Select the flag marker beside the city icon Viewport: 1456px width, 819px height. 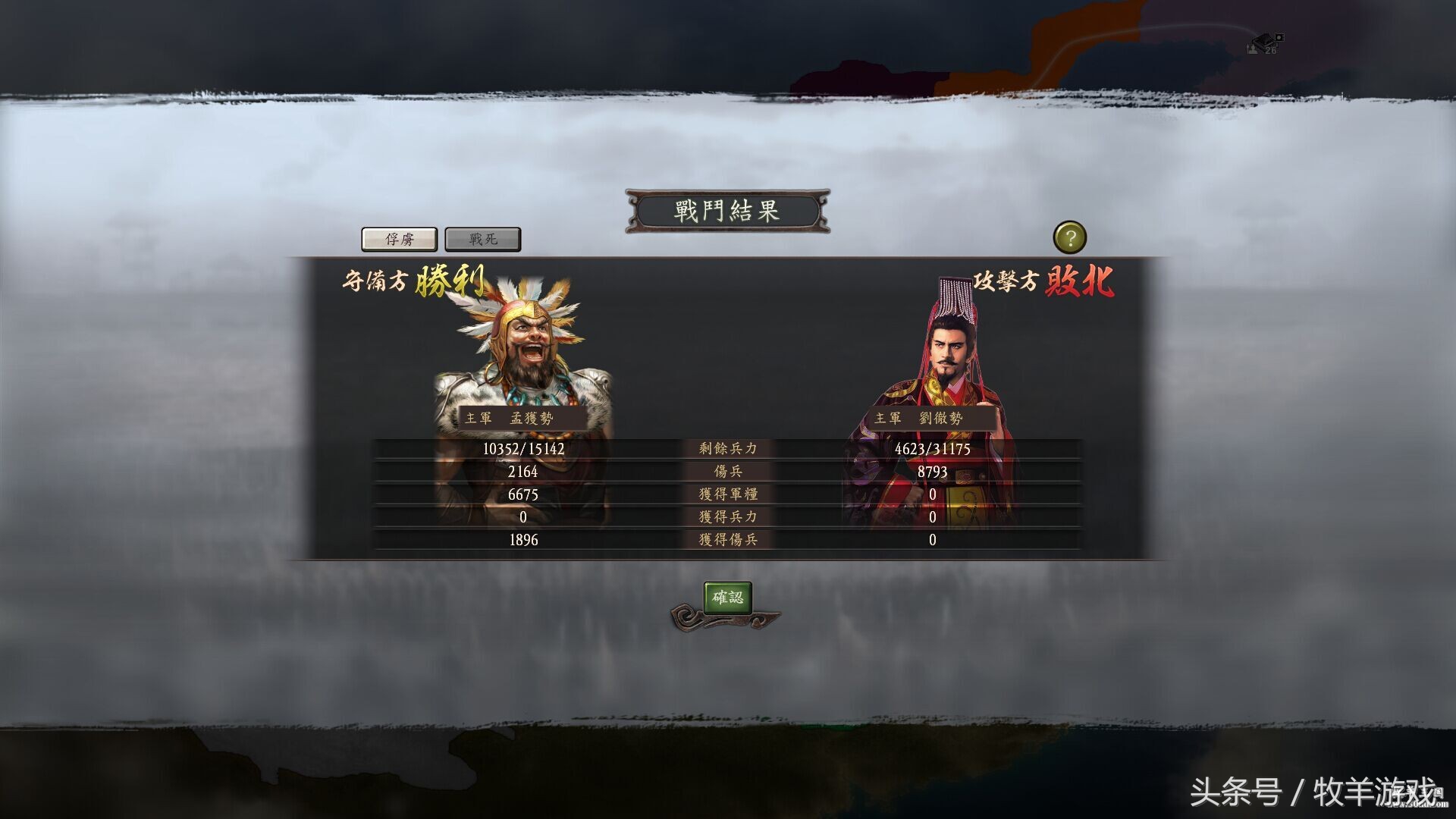pyautogui.click(x=1279, y=38)
